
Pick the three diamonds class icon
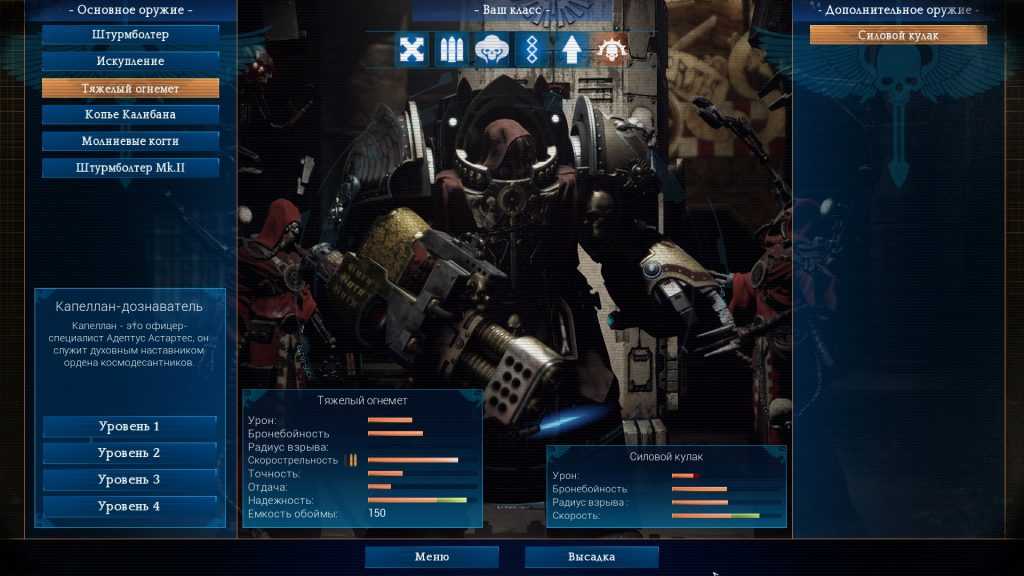tap(530, 49)
